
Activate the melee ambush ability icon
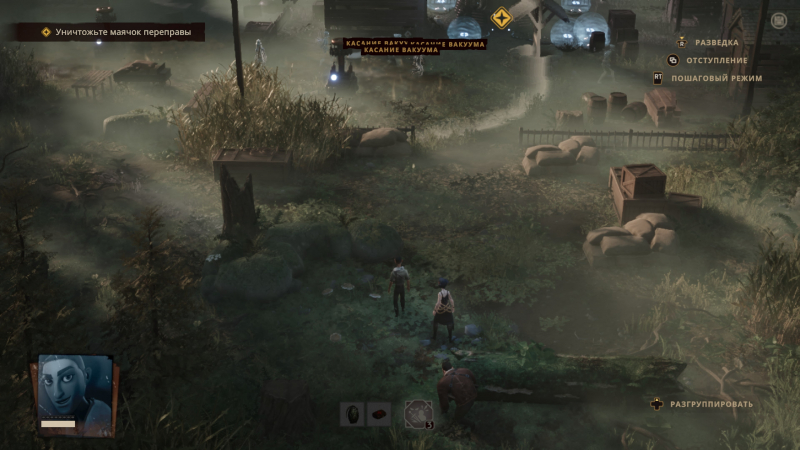418,413
